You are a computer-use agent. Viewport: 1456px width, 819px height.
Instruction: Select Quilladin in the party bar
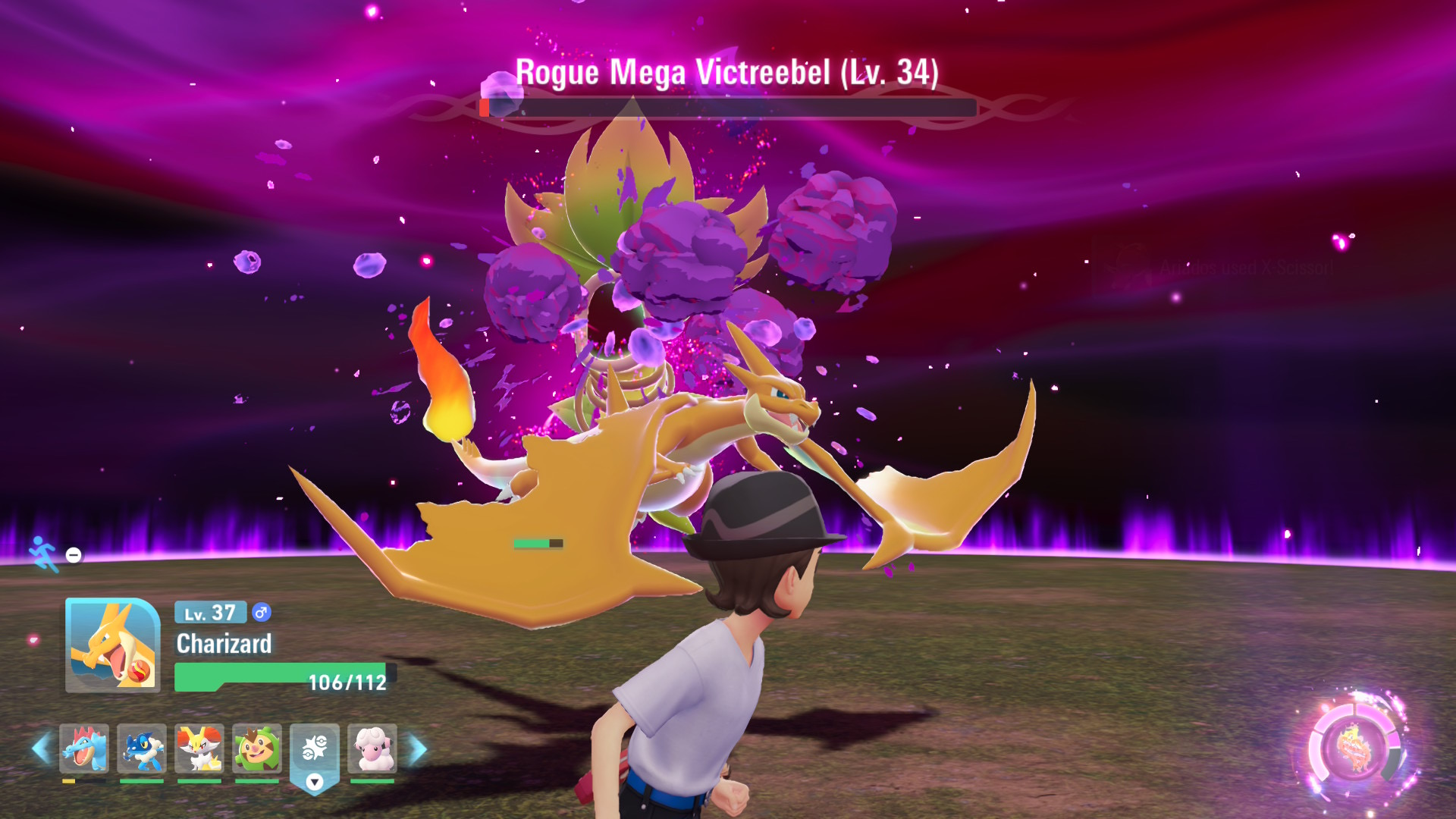point(257,748)
